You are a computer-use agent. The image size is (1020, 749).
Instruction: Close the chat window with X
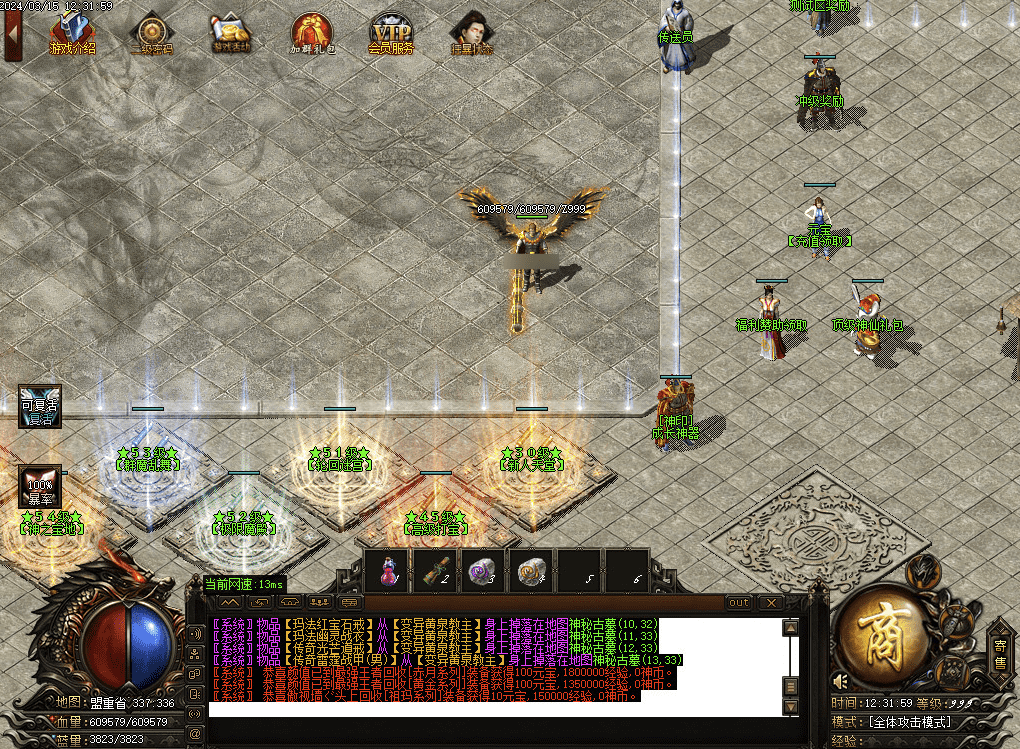[x=770, y=603]
